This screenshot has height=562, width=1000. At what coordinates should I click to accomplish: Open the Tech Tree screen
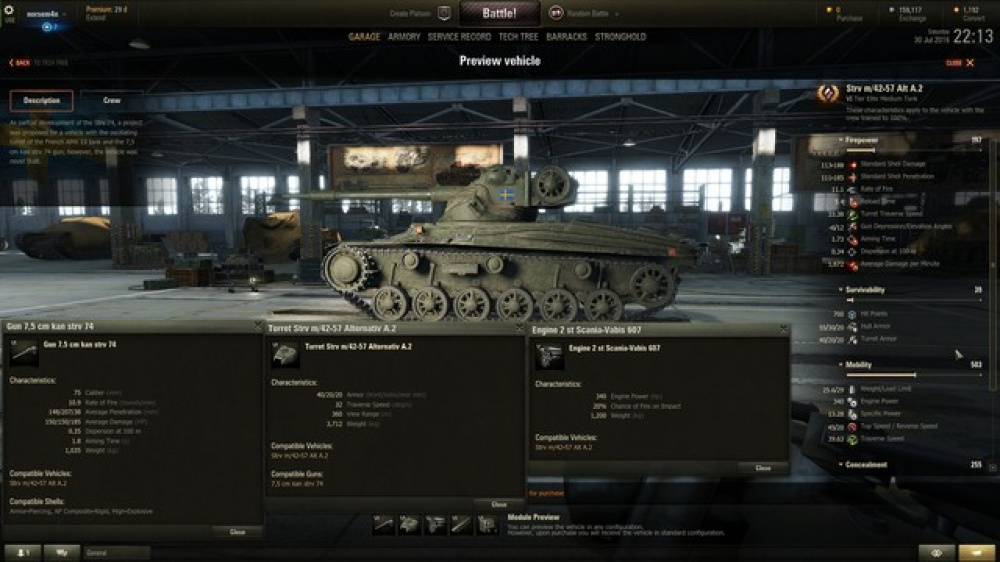pos(518,37)
